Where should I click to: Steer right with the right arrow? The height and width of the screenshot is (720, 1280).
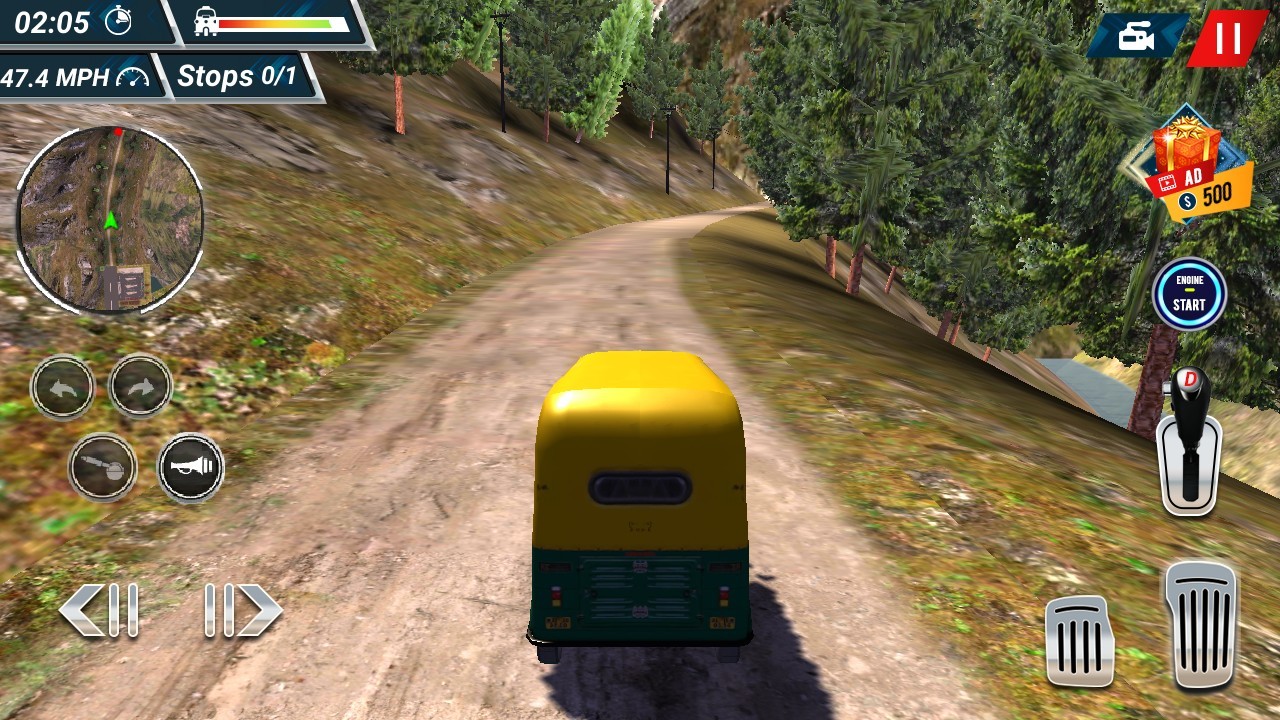pyautogui.click(x=242, y=609)
